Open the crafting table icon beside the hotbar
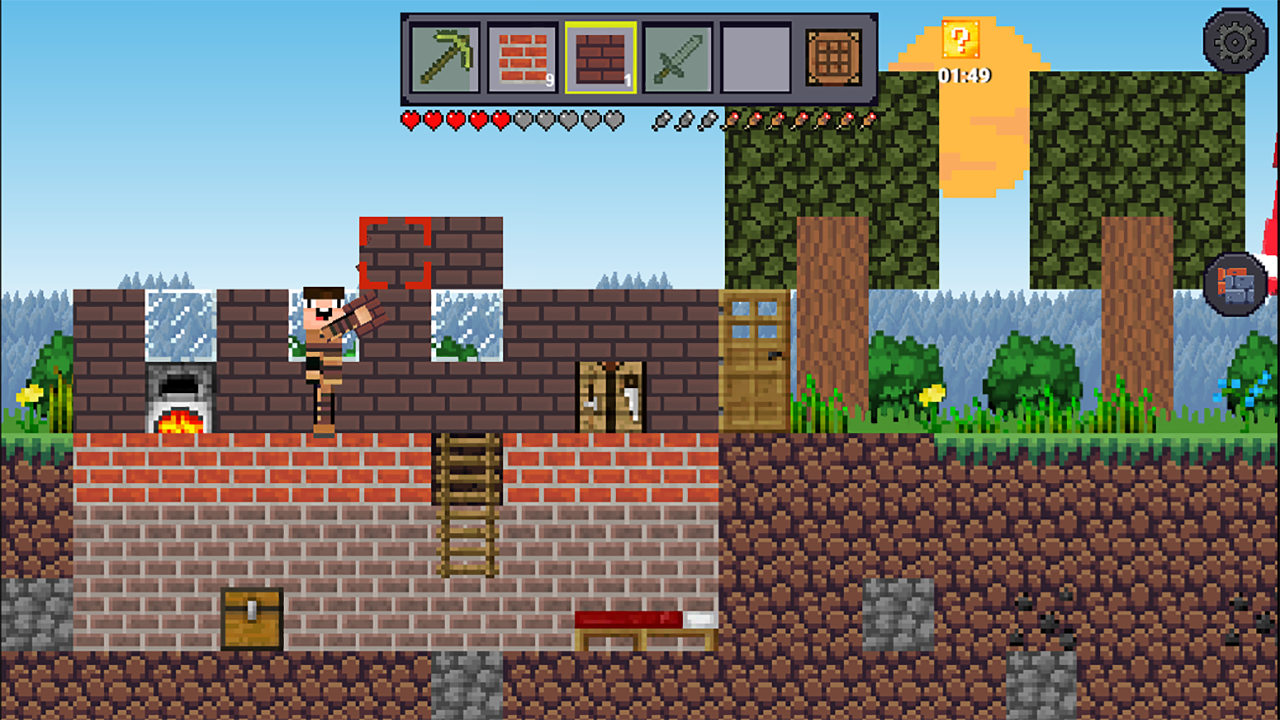The image size is (1280, 720). [x=833, y=58]
